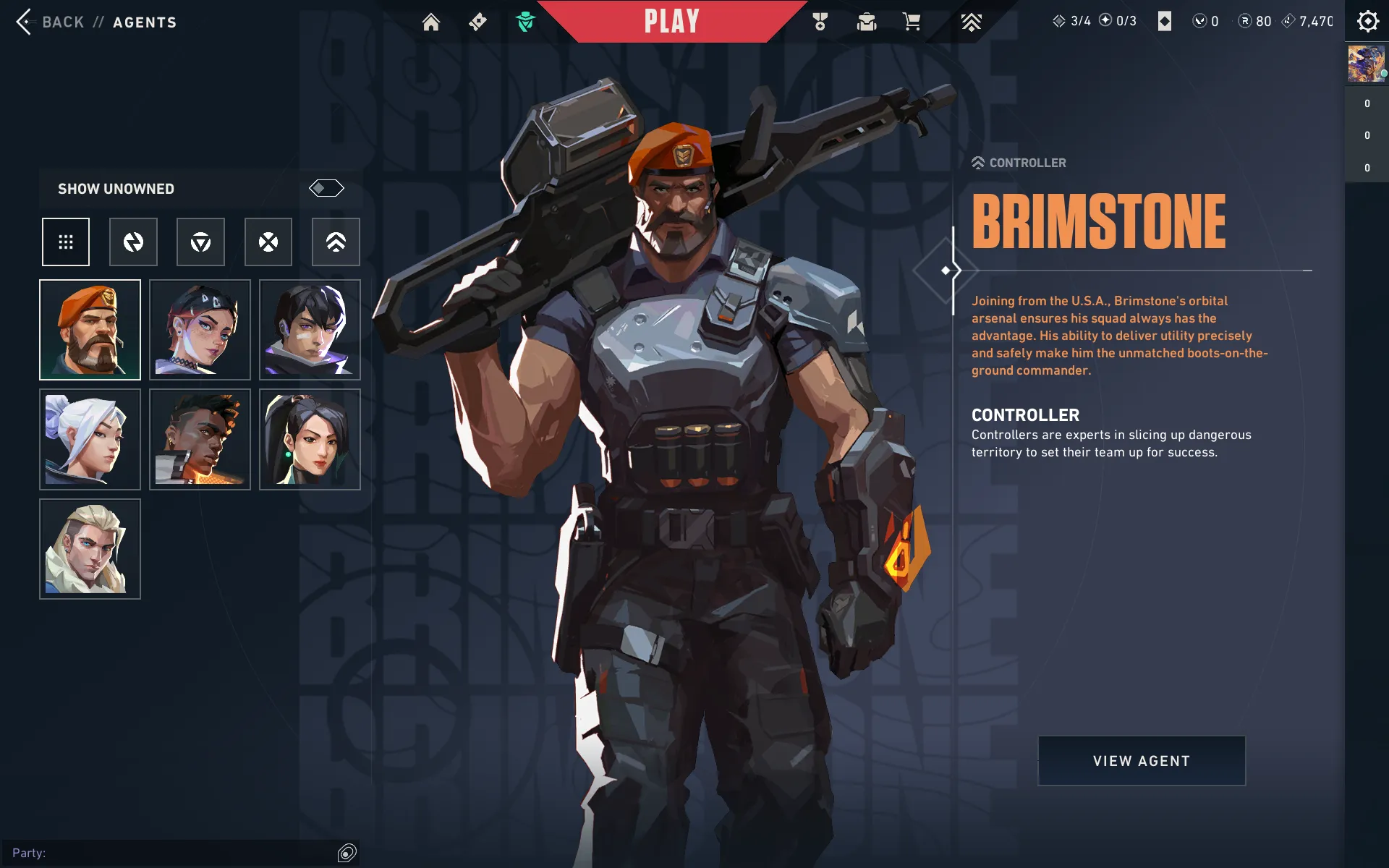
Task: Choose the Jett portrait with white hair
Action: [90, 440]
